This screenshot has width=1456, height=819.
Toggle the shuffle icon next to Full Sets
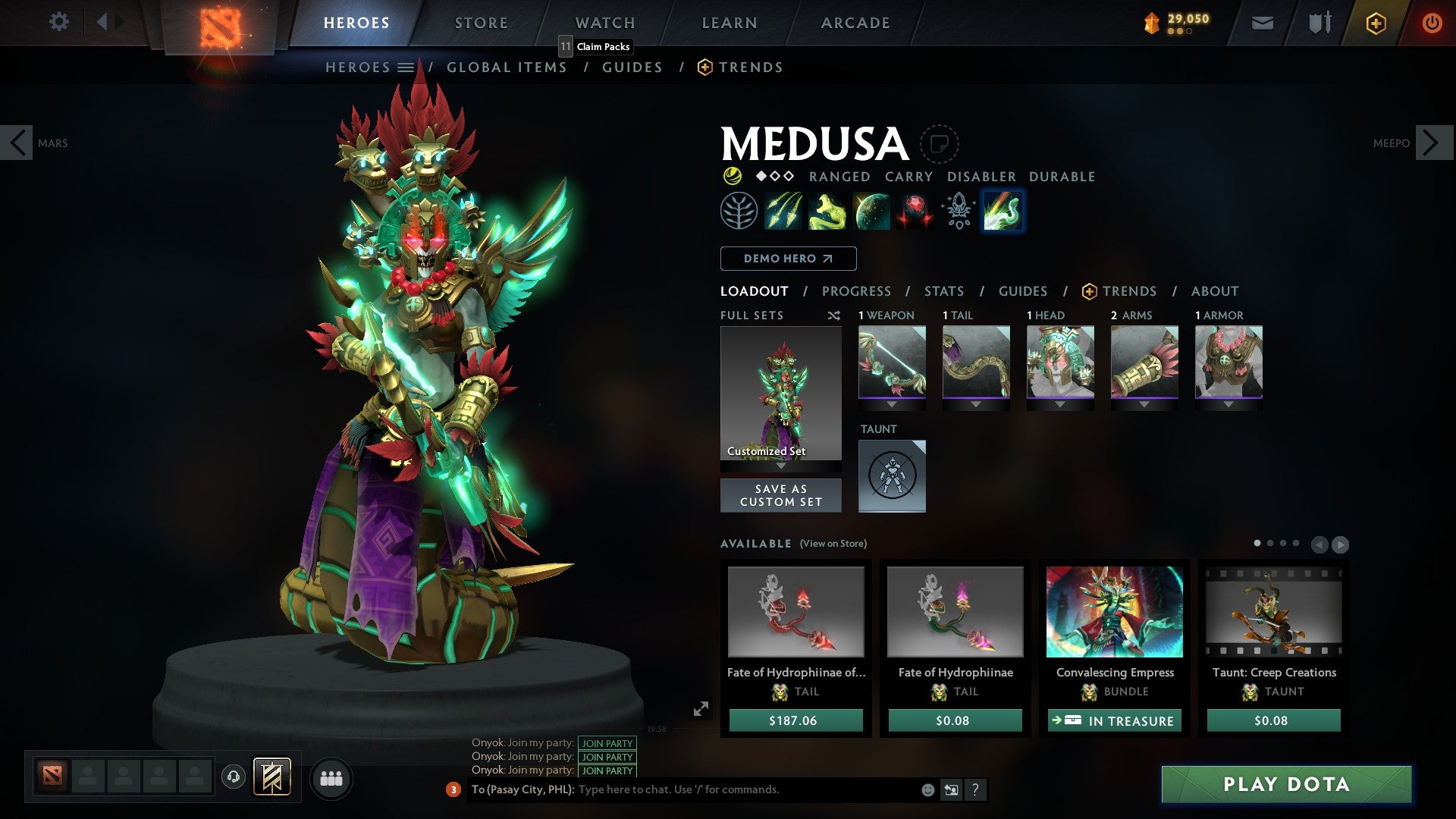click(834, 315)
